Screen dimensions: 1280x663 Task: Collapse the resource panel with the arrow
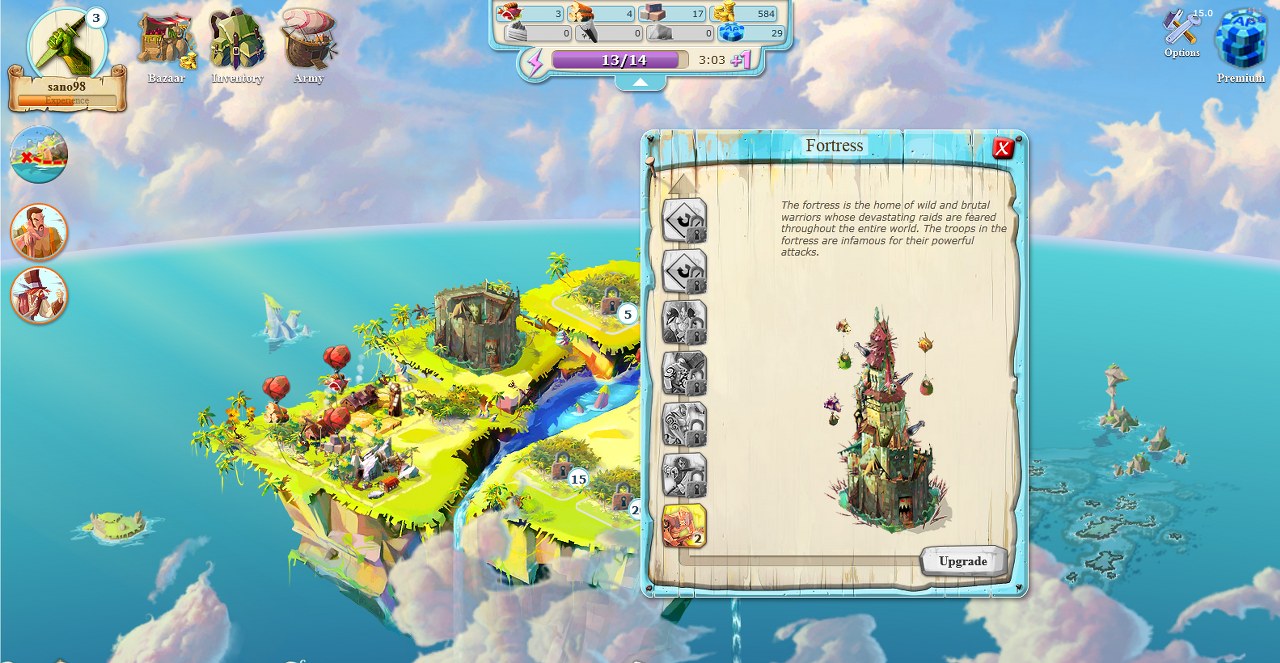[x=640, y=83]
